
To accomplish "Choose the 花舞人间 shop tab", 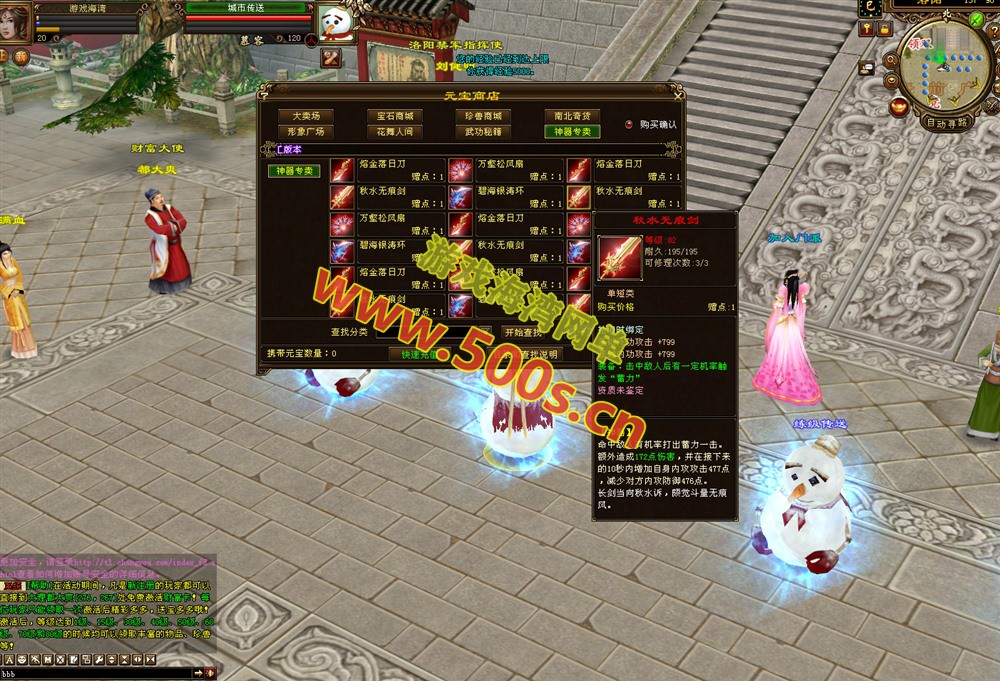I will tap(394, 131).
